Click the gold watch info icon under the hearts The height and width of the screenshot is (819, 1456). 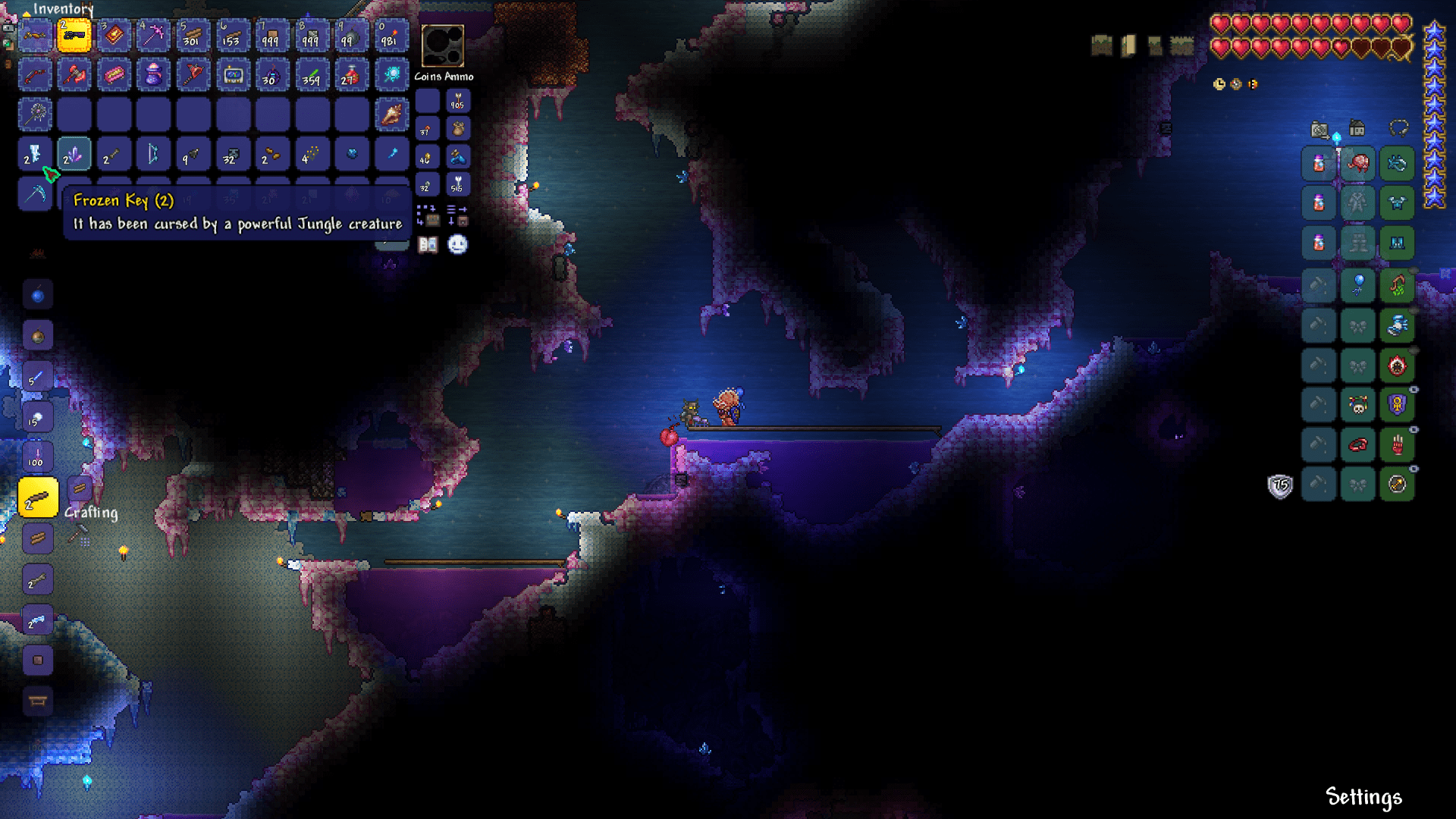1219,84
